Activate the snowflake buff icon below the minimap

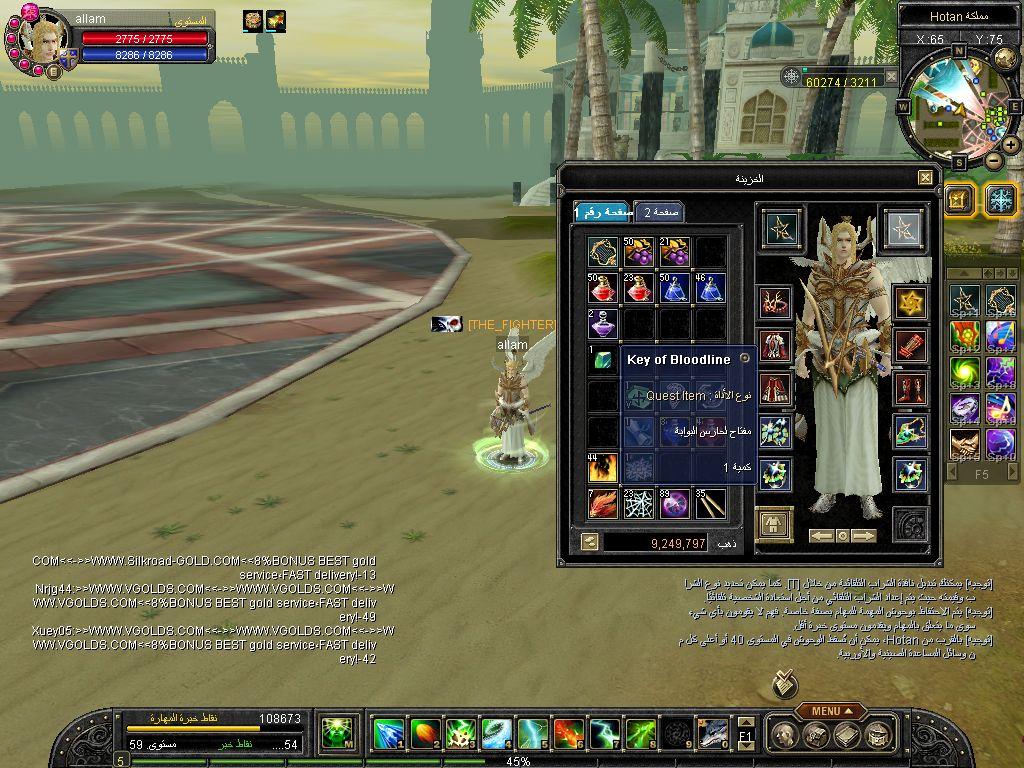pyautogui.click(x=1001, y=199)
